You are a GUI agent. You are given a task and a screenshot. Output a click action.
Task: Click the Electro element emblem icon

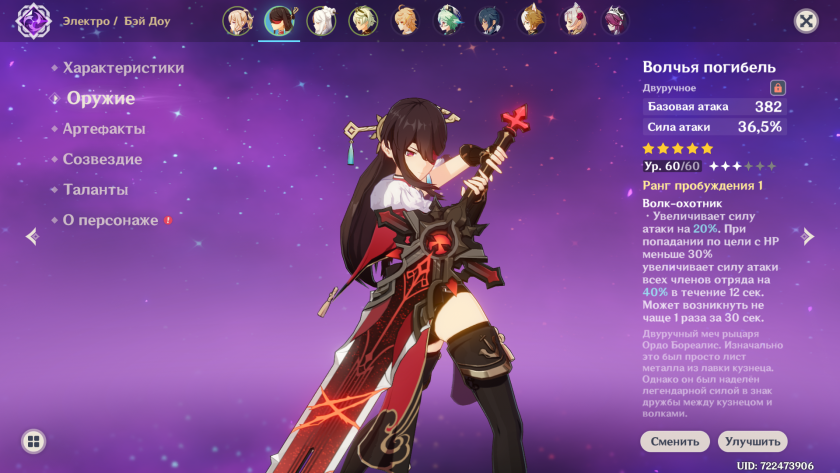[33, 21]
